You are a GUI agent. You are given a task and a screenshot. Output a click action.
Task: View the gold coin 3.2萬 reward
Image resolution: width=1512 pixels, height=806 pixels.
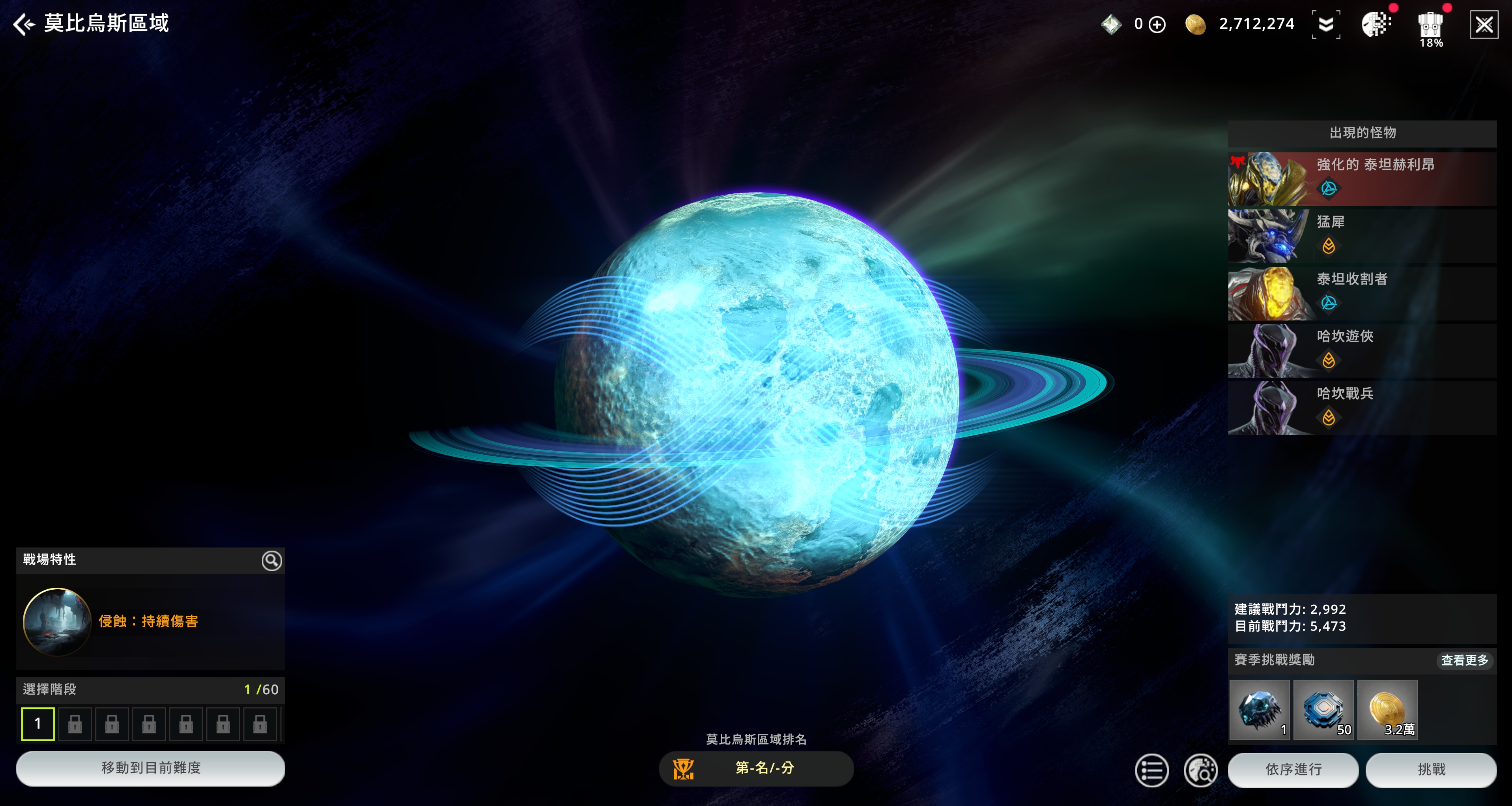1387,710
